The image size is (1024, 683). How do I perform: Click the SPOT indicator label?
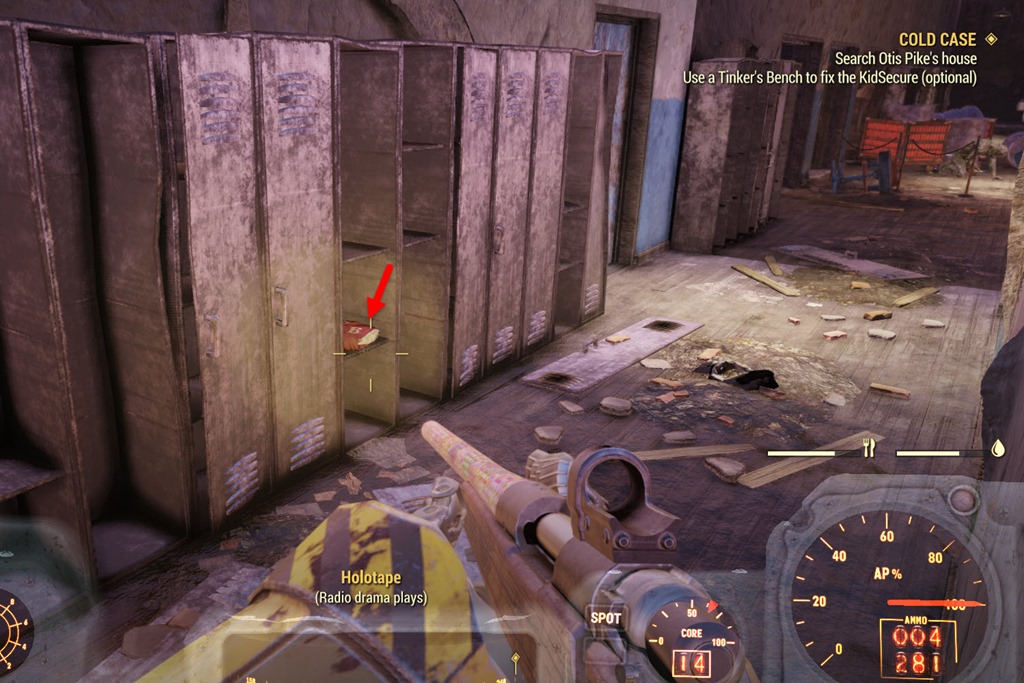605,618
